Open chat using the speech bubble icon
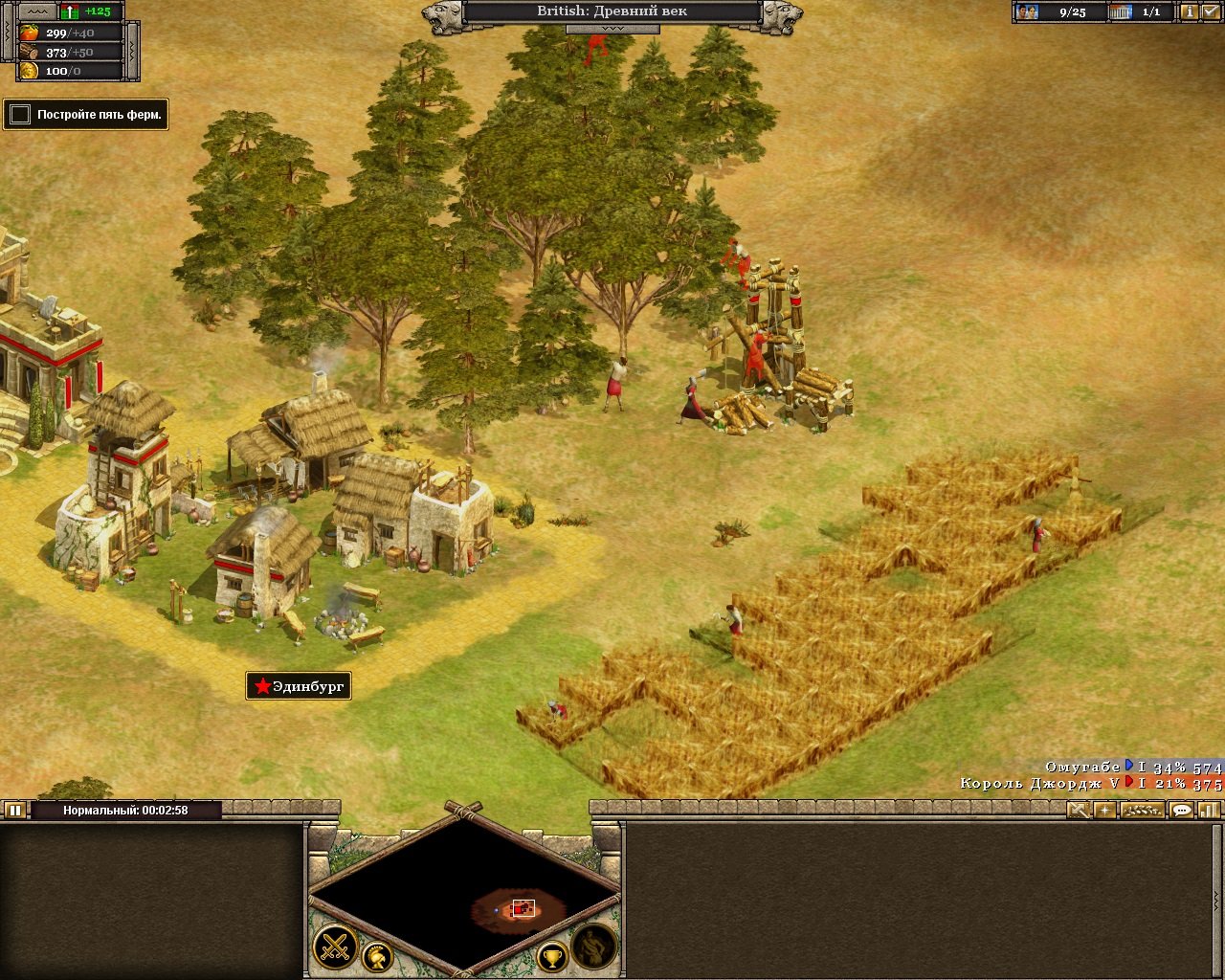 click(1181, 811)
